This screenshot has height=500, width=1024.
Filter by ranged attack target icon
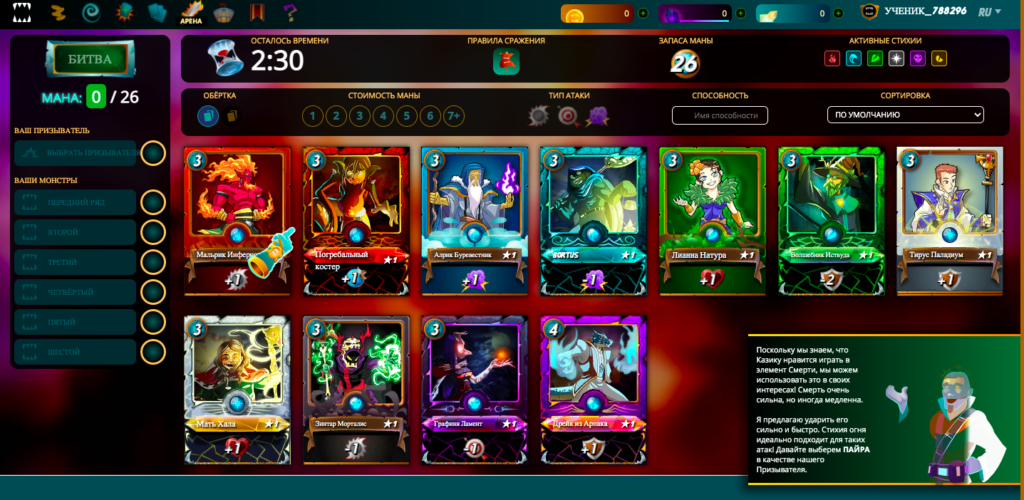point(568,116)
